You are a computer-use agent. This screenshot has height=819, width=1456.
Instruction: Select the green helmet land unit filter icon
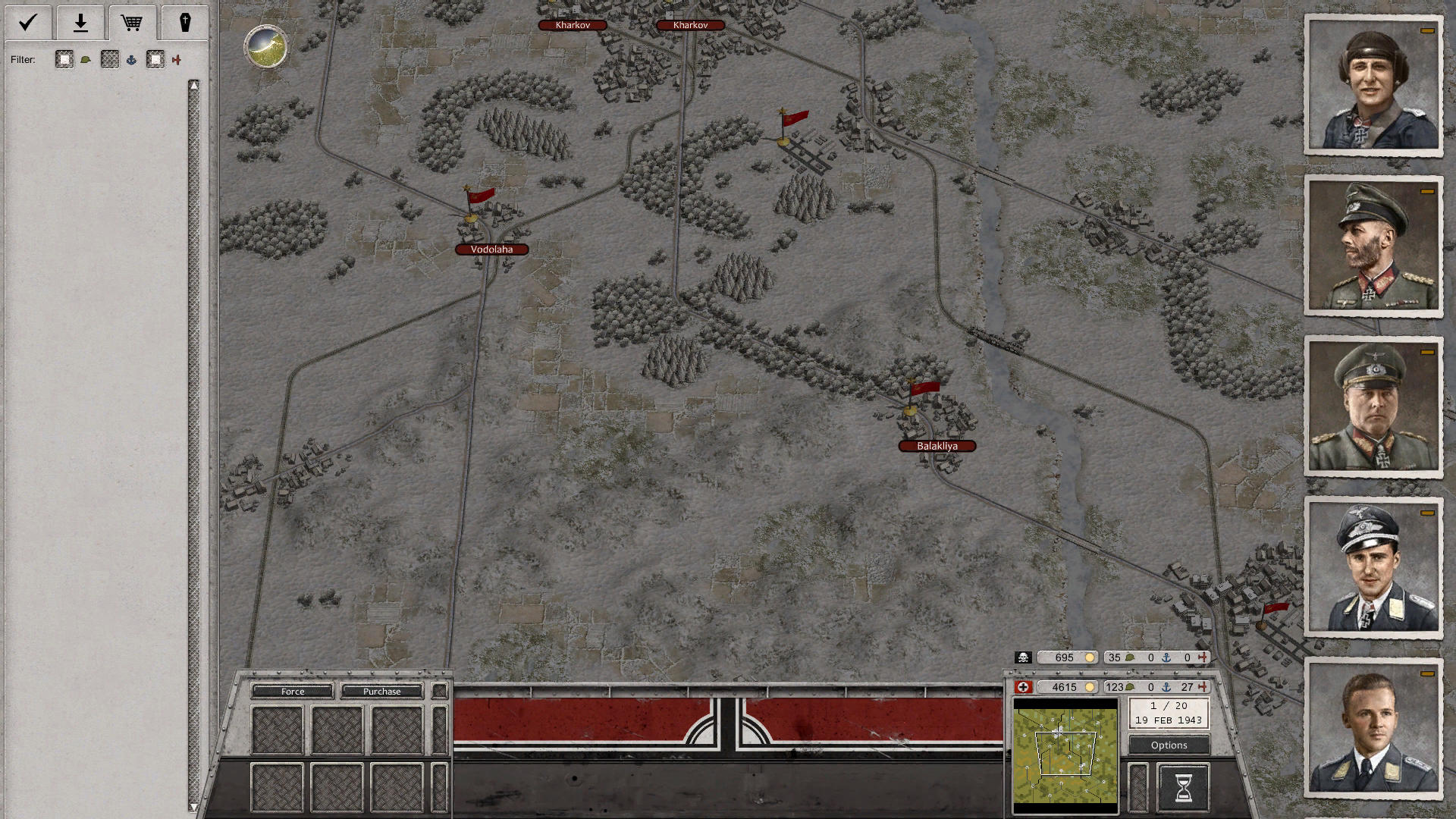click(x=86, y=59)
